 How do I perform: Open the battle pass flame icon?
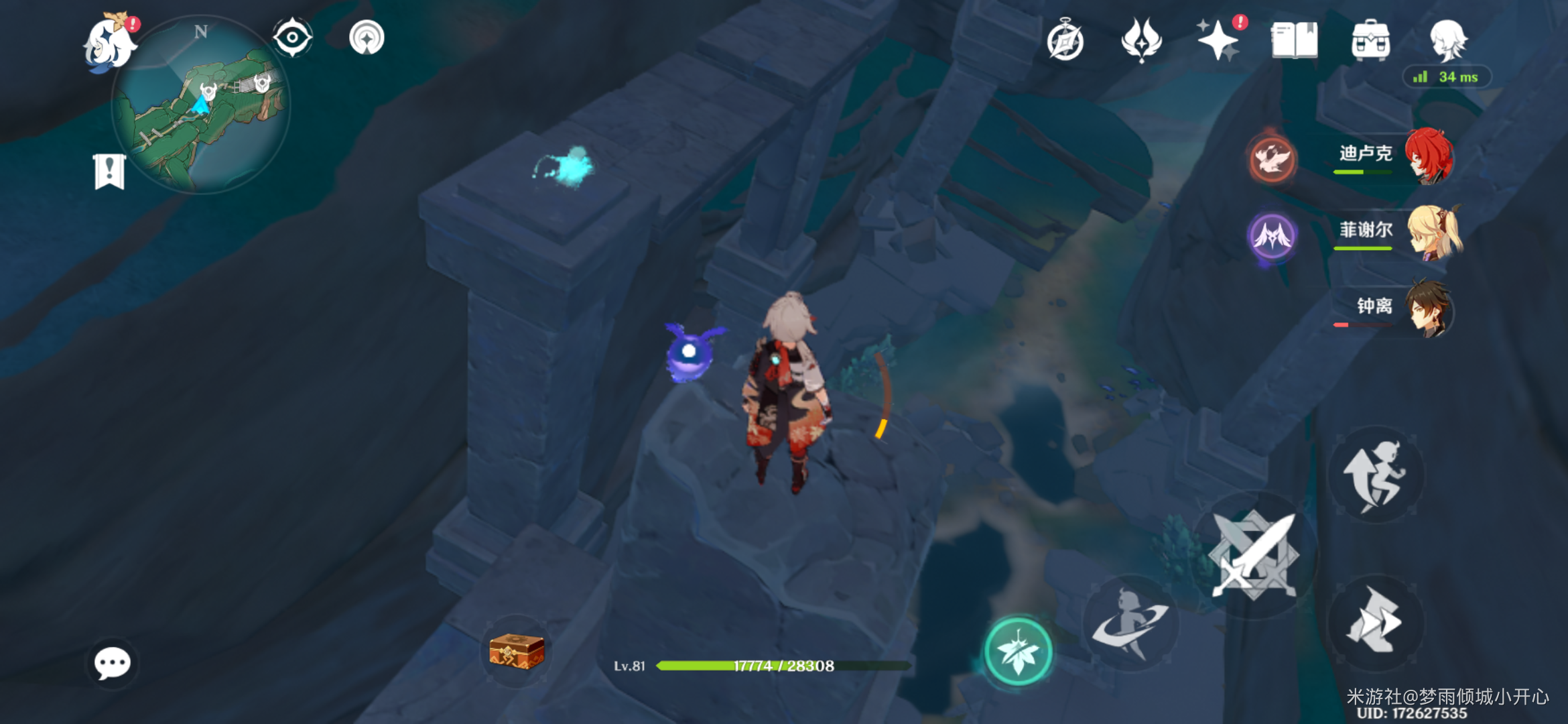pos(1141,40)
